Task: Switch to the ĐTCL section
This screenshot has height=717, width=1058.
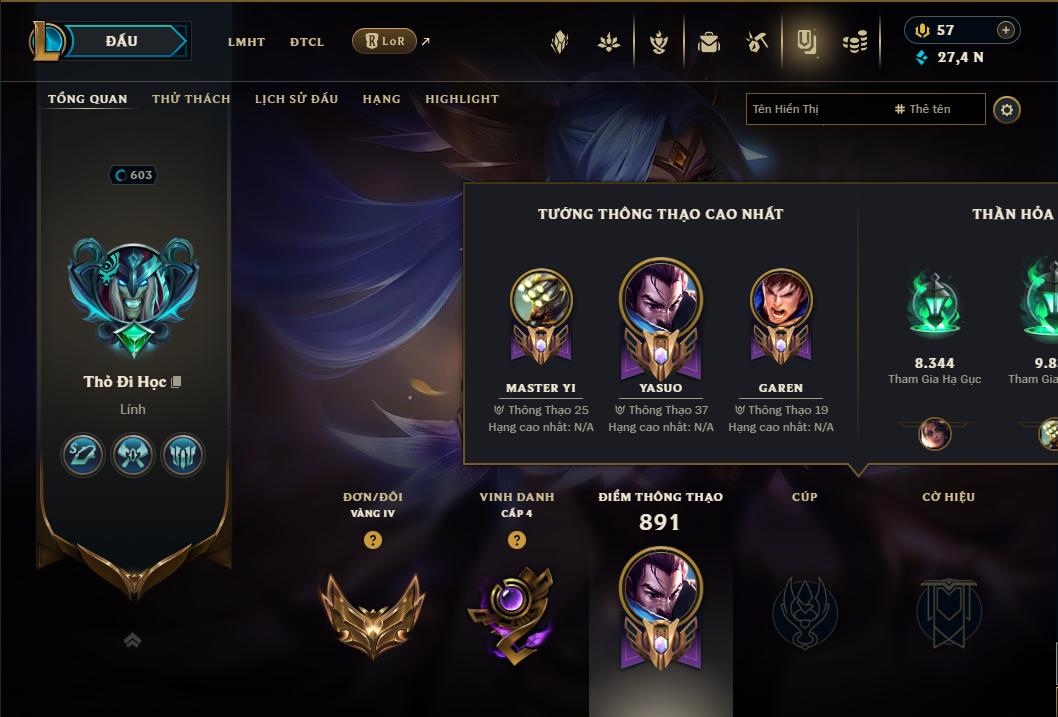Action: (307, 42)
